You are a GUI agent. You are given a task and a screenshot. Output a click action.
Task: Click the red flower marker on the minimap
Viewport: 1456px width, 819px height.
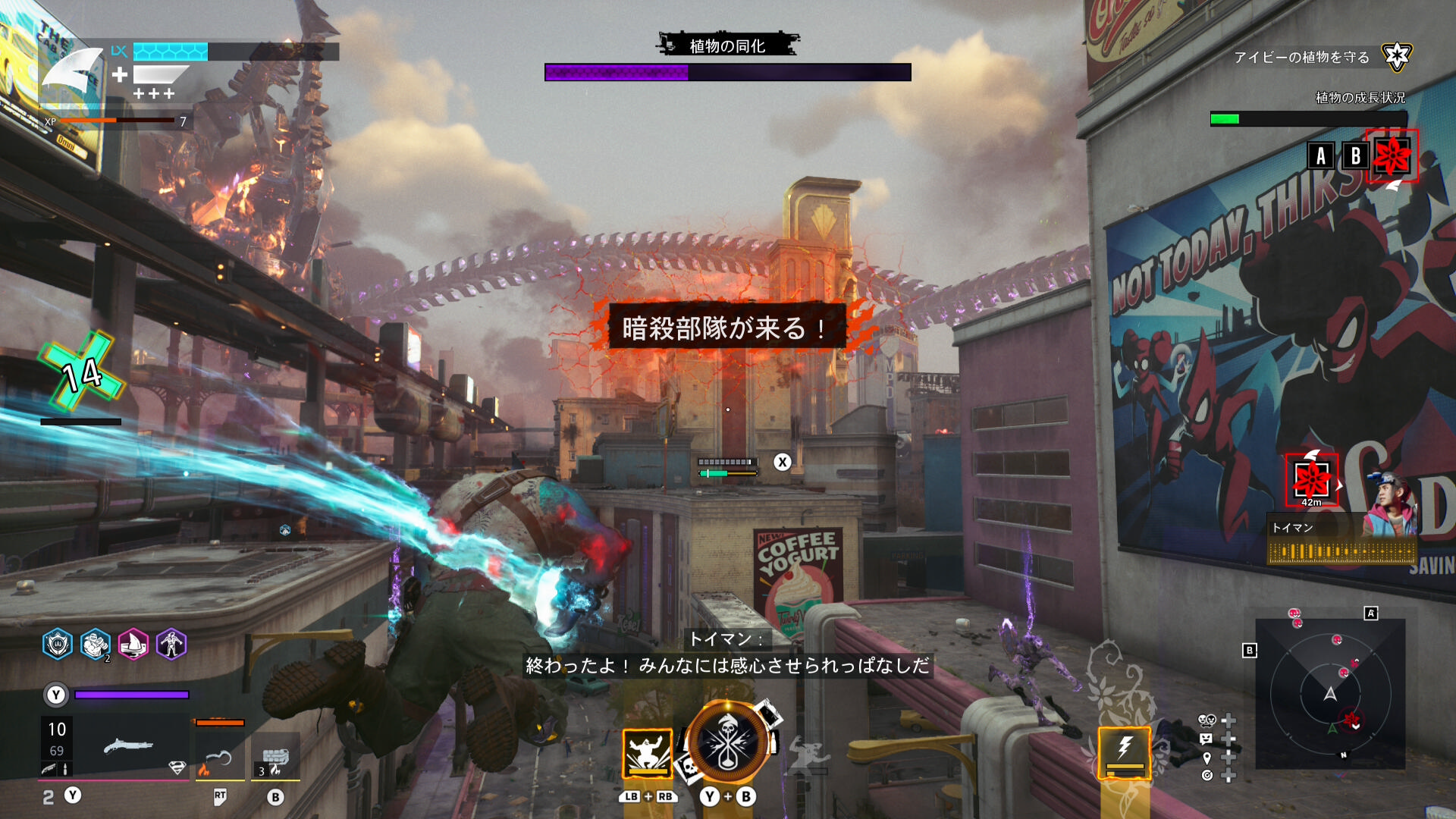coord(1351,717)
